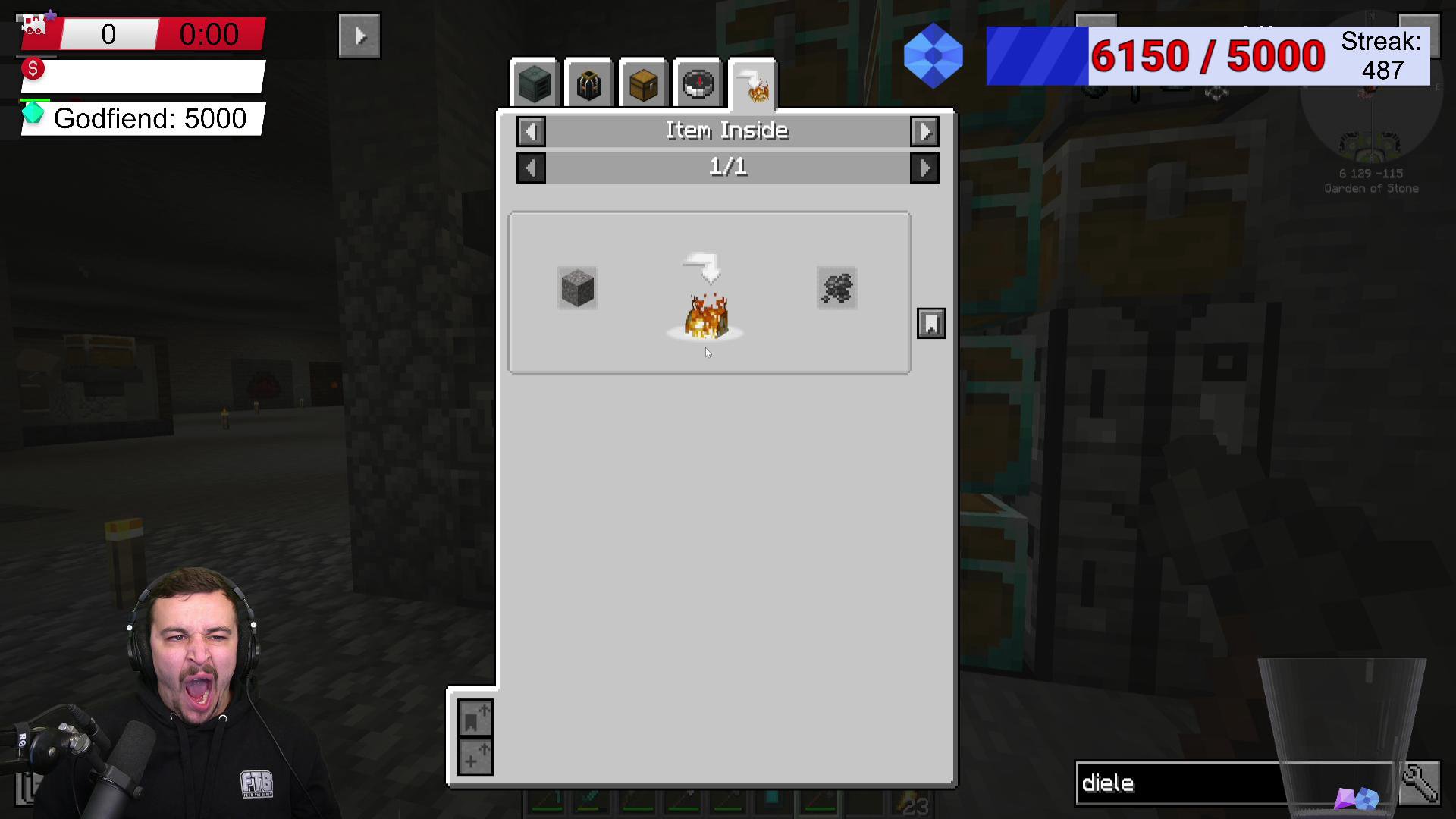Click the bookmark-with-arrow button at panel corner
Viewport: 1456px width, 819px height.
tap(475, 718)
